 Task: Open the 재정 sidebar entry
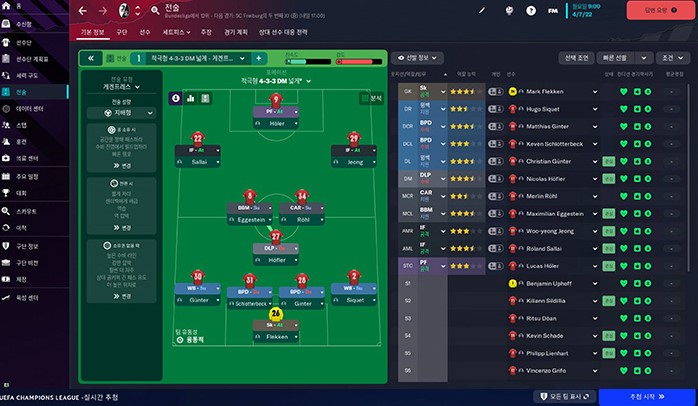pyautogui.click(x=22, y=279)
